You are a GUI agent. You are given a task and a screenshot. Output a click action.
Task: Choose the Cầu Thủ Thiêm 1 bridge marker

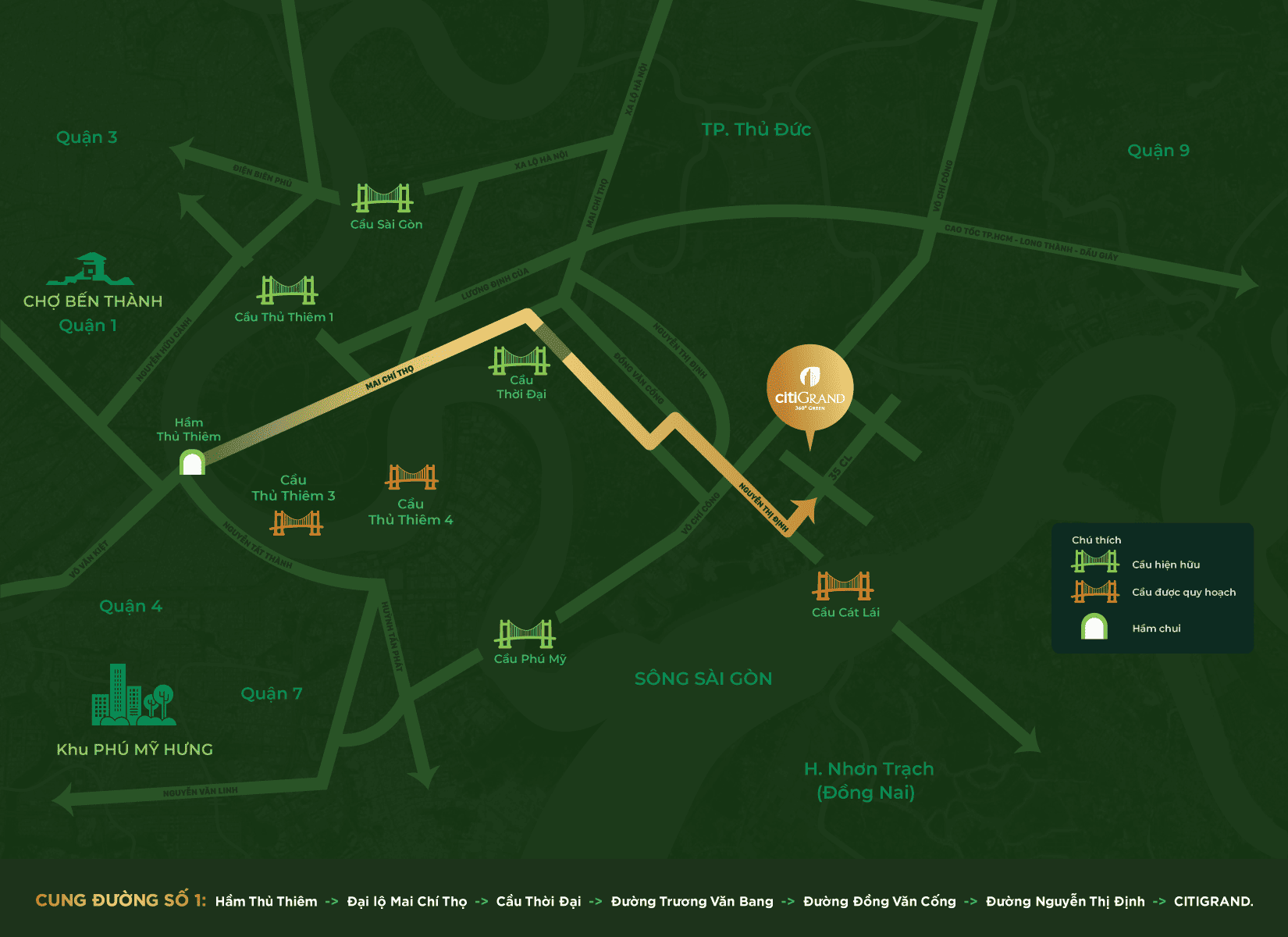click(x=287, y=290)
